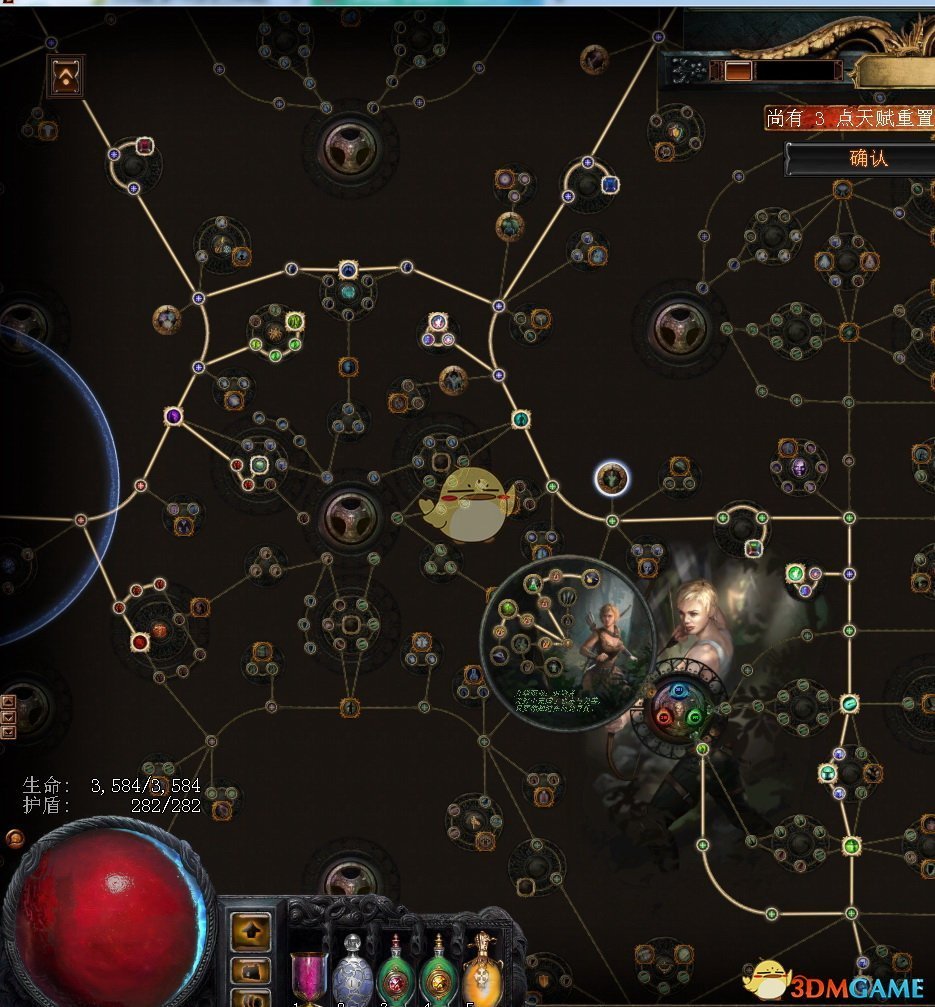
Task: Click the zoom slider handle in top bar
Action: click(738, 71)
